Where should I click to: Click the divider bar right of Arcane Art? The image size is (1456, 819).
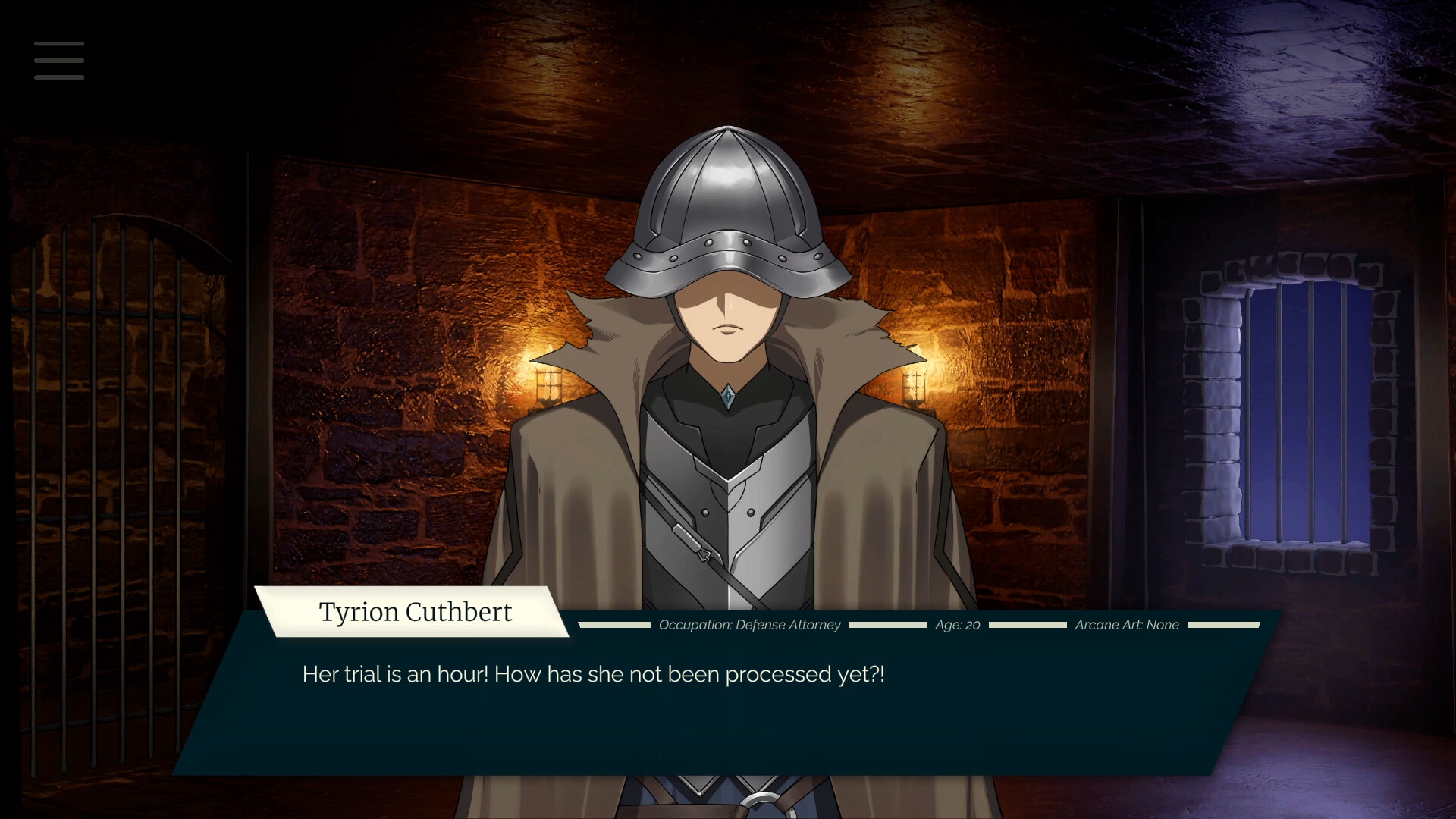(x=1224, y=626)
